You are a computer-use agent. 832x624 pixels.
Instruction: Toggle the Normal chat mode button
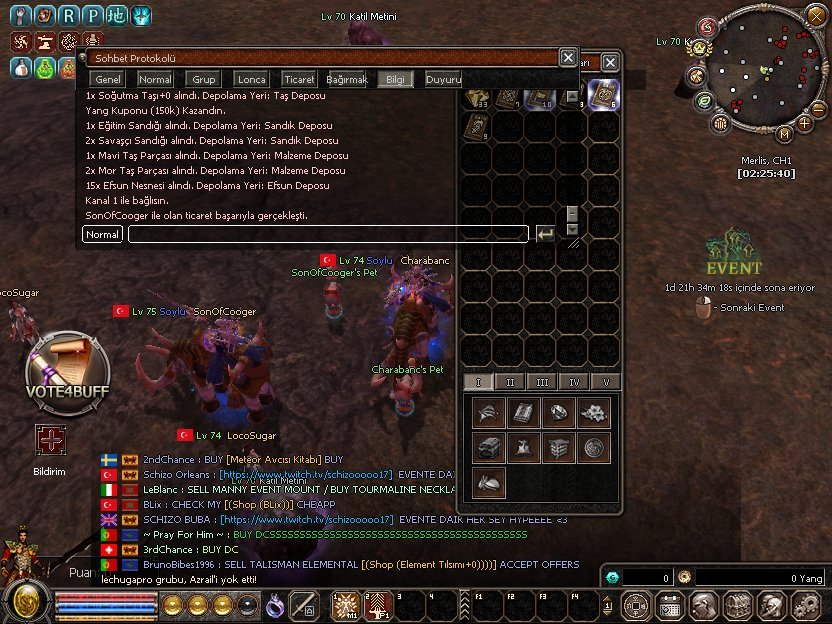pyautogui.click(x=103, y=234)
